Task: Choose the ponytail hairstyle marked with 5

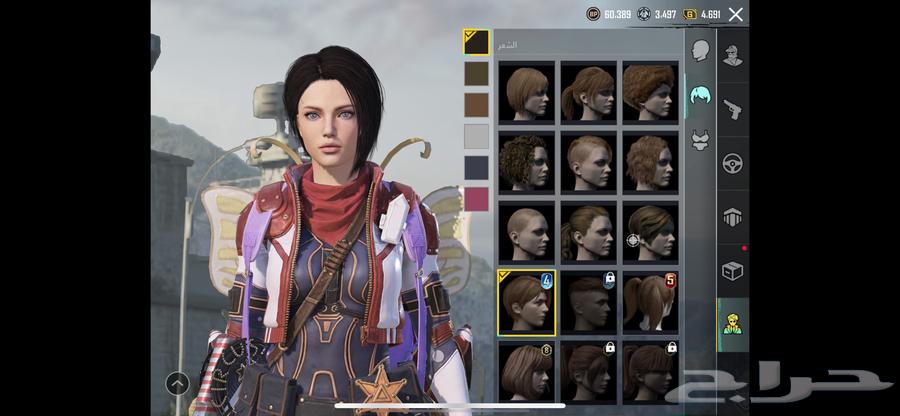Action: pyautogui.click(x=650, y=302)
